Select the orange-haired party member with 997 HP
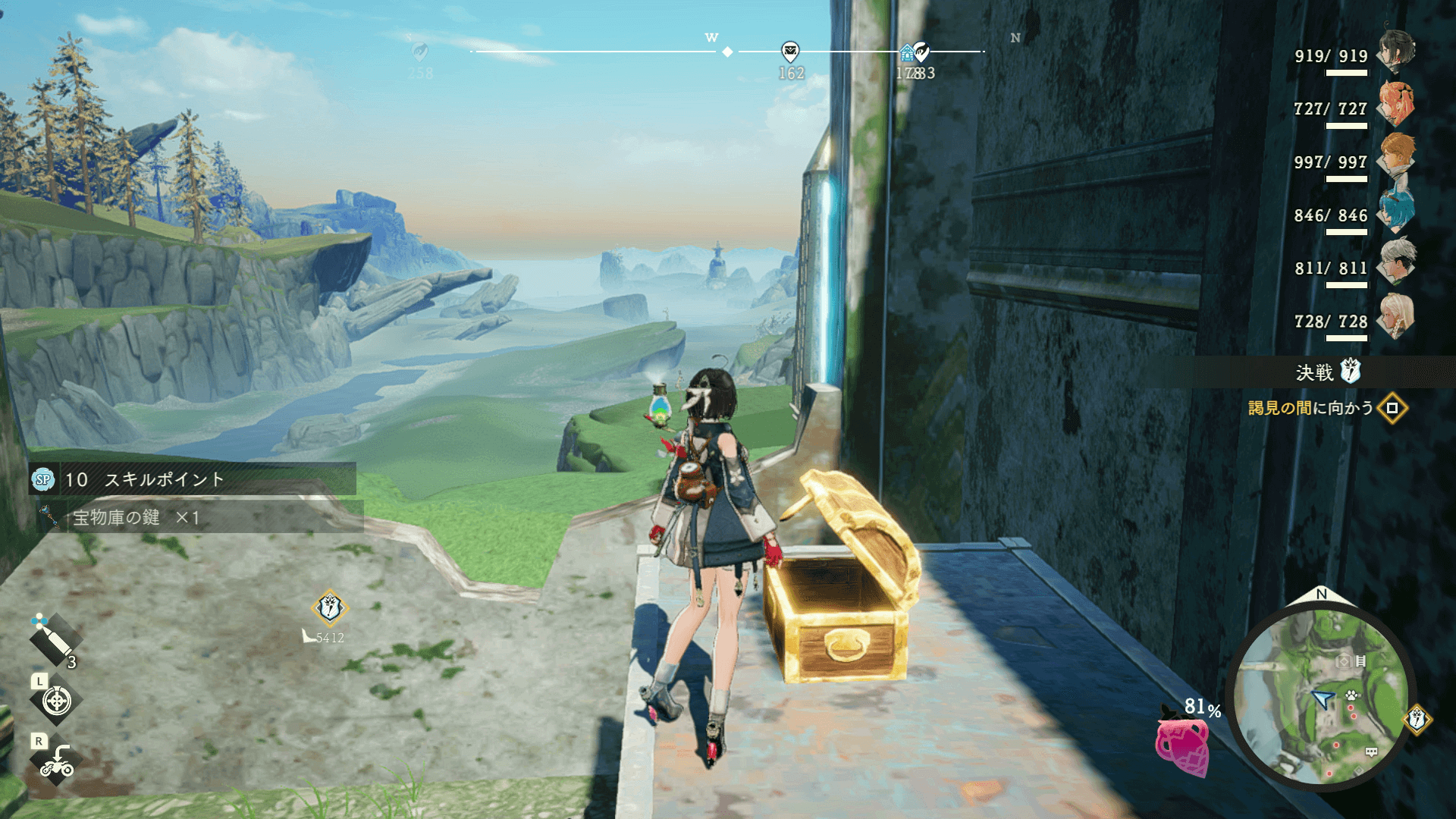The width and height of the screenshot is (1456, 819). 1397,157
